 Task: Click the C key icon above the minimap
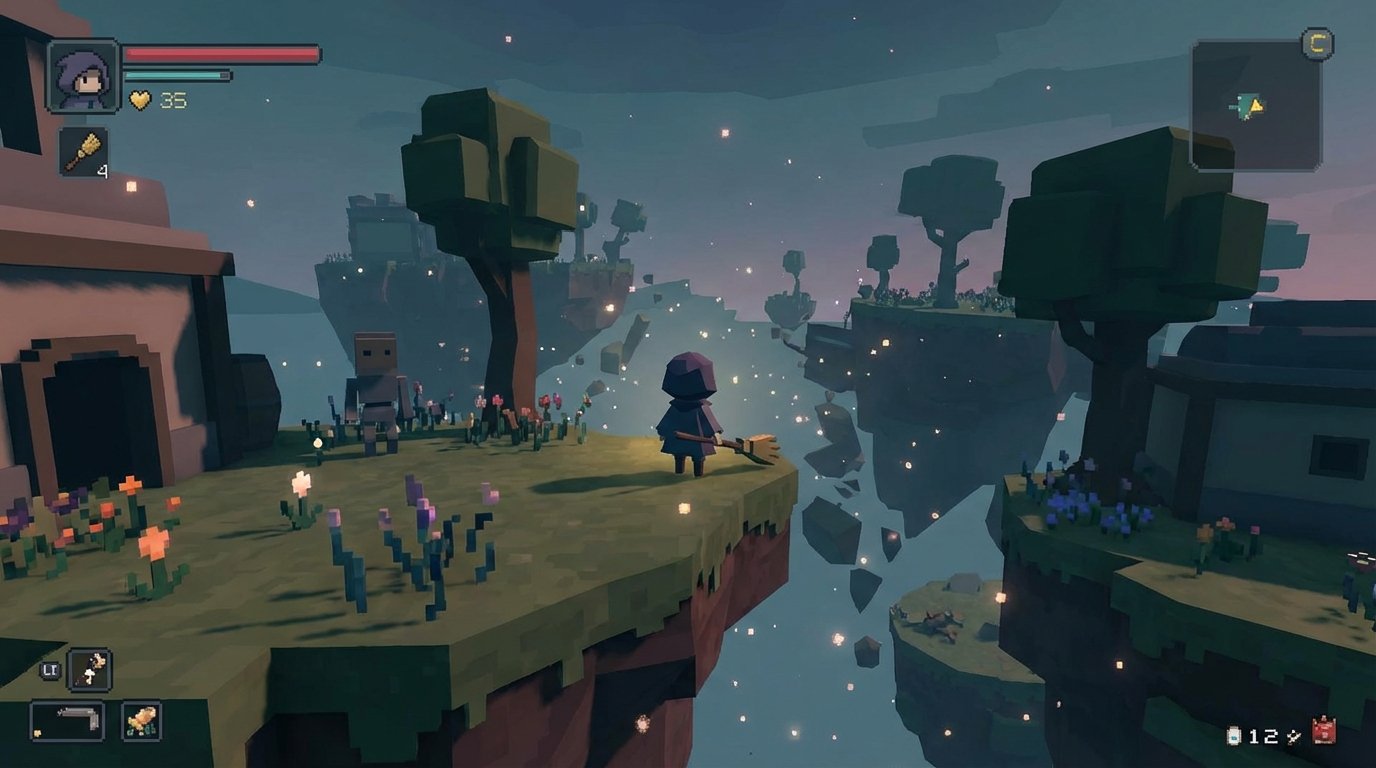pos(1318,43)
